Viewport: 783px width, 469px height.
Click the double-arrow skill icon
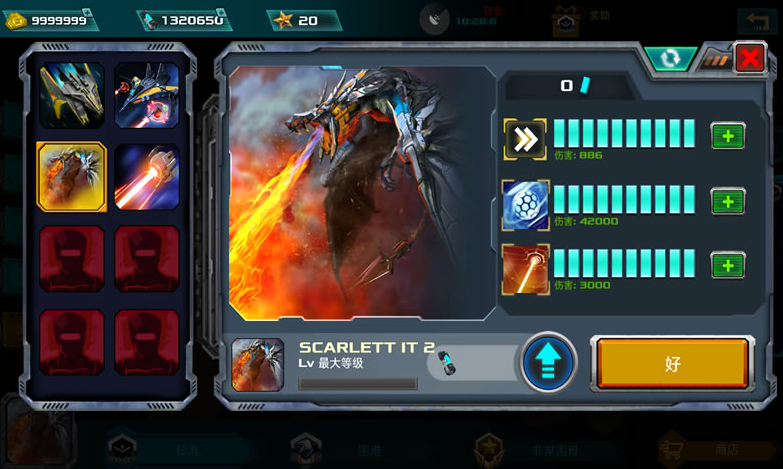pos(525,139)
